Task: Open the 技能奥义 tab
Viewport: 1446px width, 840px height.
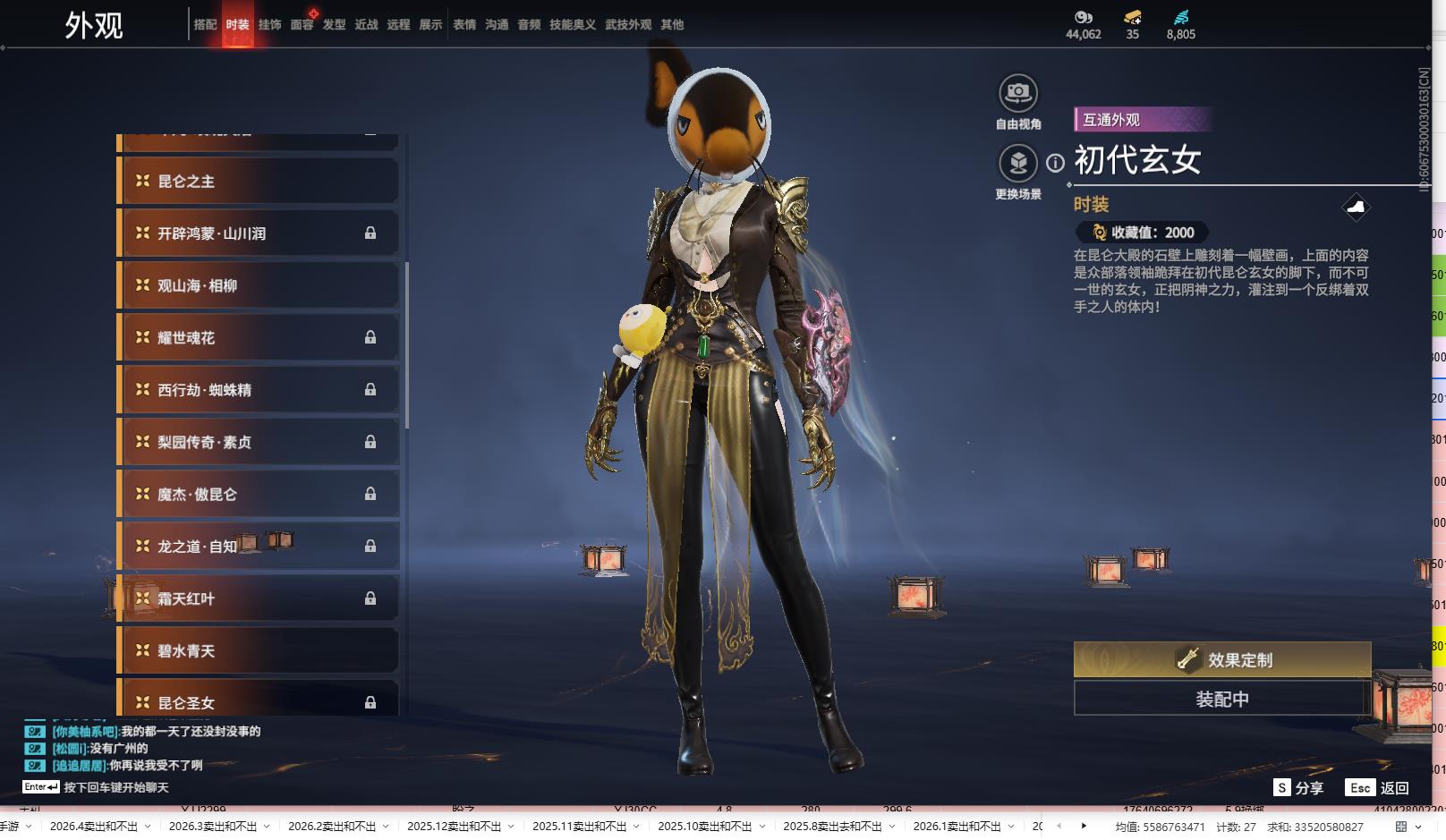Action: point(572,25)
